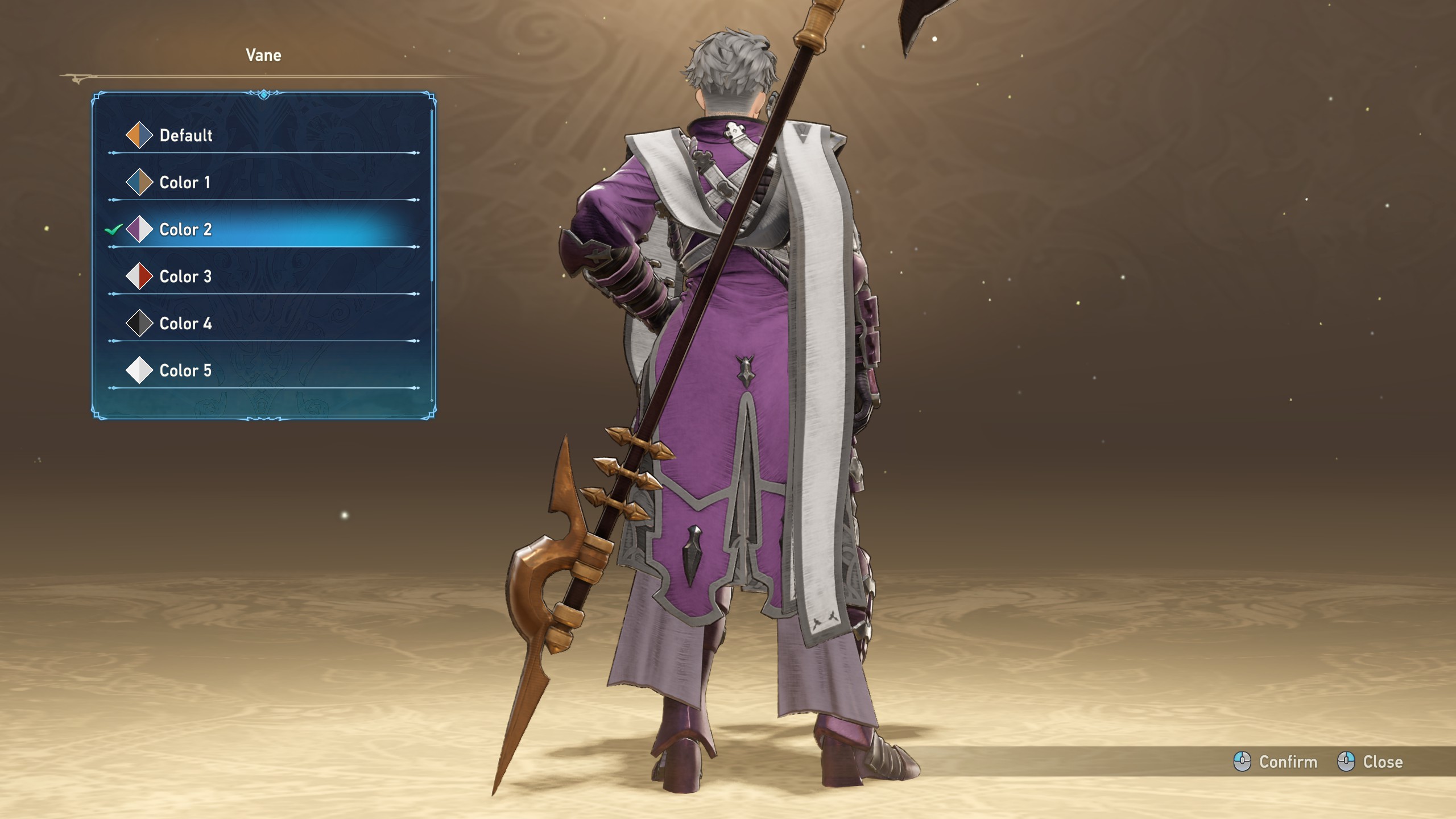Image resolution: width=1456 pixels, height=819 pixels.
Task: Choose the Color 1 outfit option
Action: [184, 183]
